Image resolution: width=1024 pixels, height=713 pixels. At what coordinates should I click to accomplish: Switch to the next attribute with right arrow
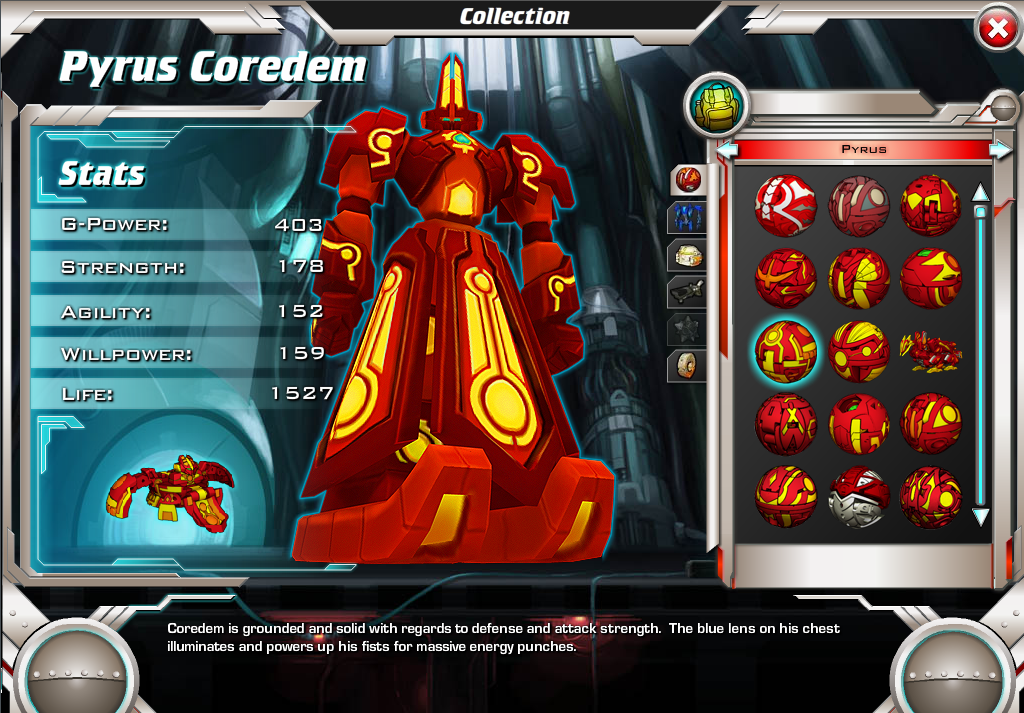(x=999, y=149)
